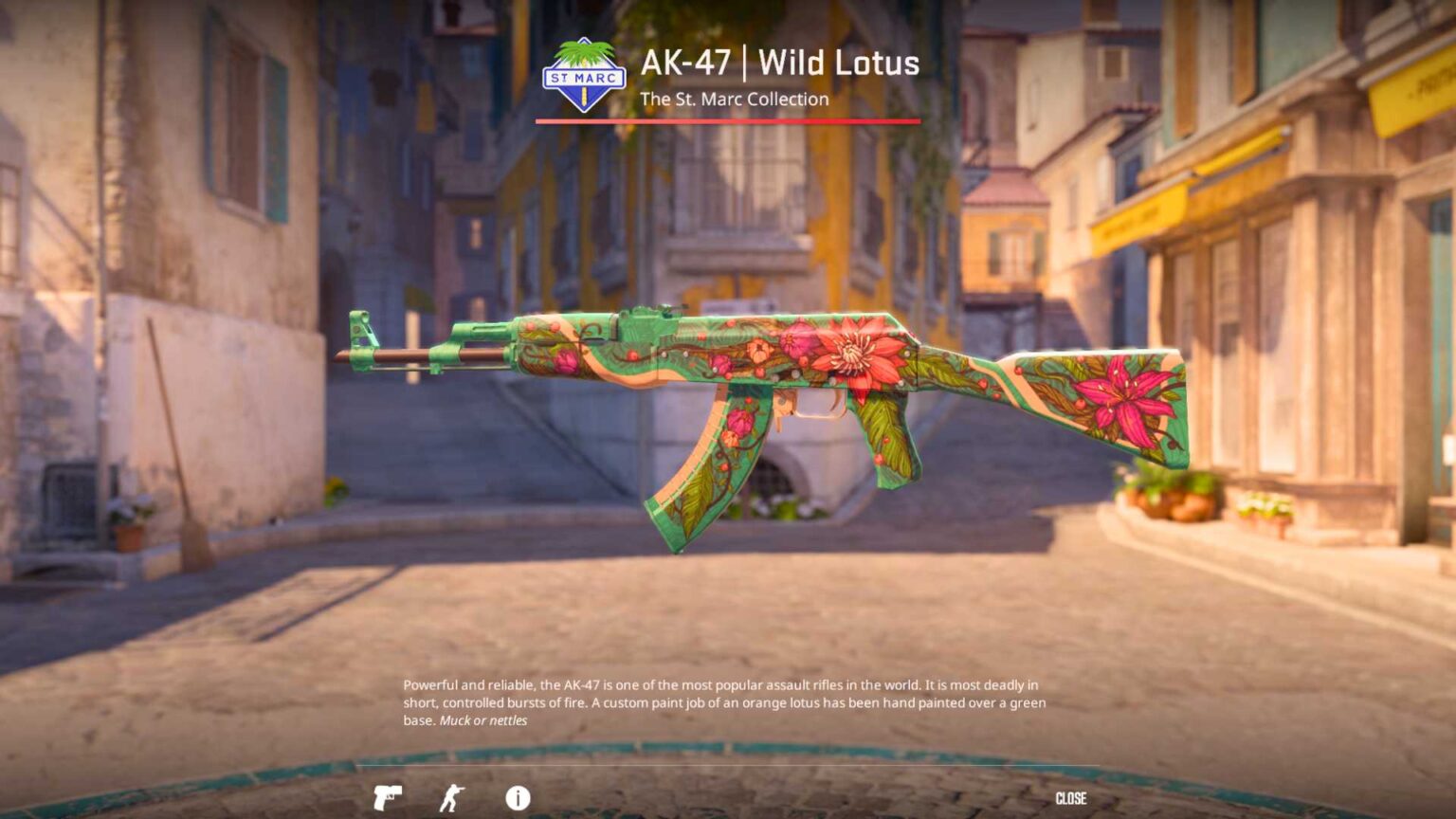1456x819 pixels.
Task: Click the rifle's front sight
Action: (363, 327)
